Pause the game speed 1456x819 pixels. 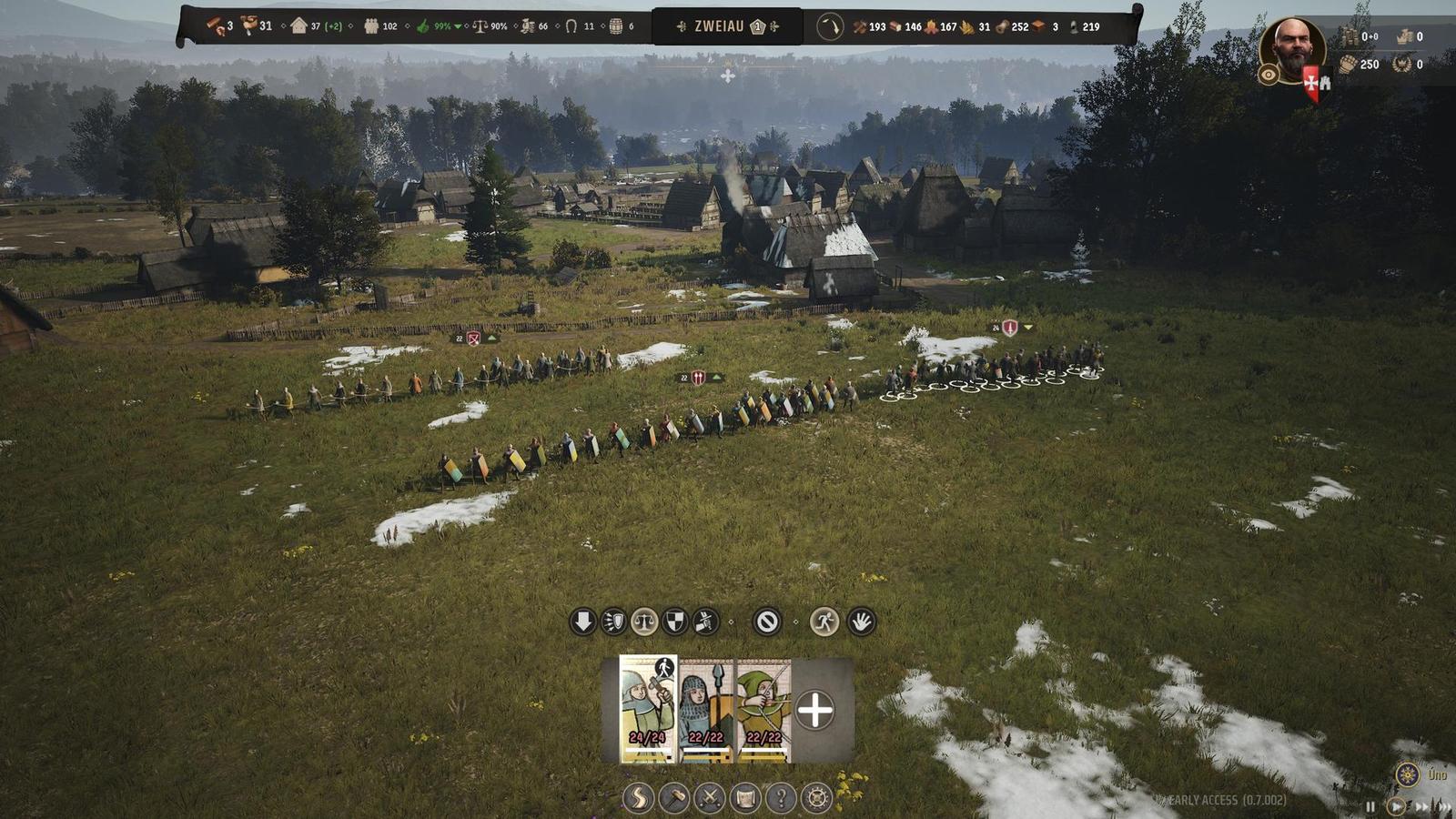1370,806
